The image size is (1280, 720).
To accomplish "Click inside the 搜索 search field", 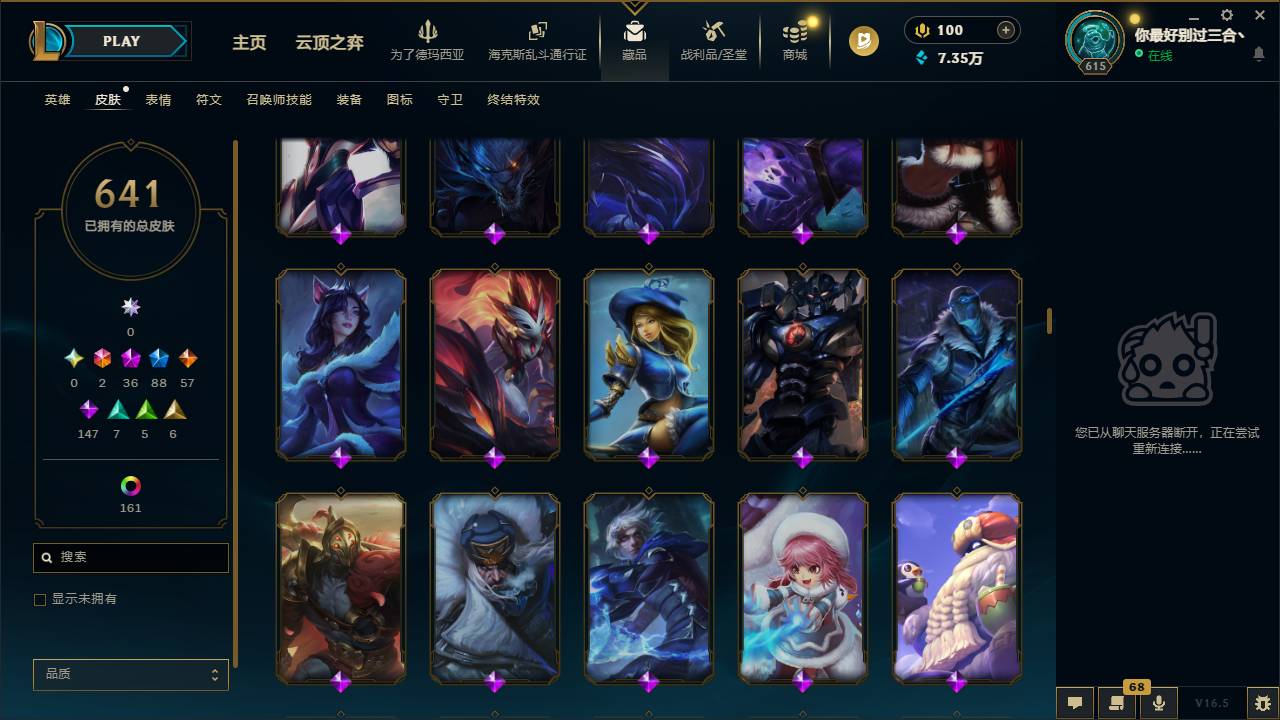I will [x=130, y=557].
